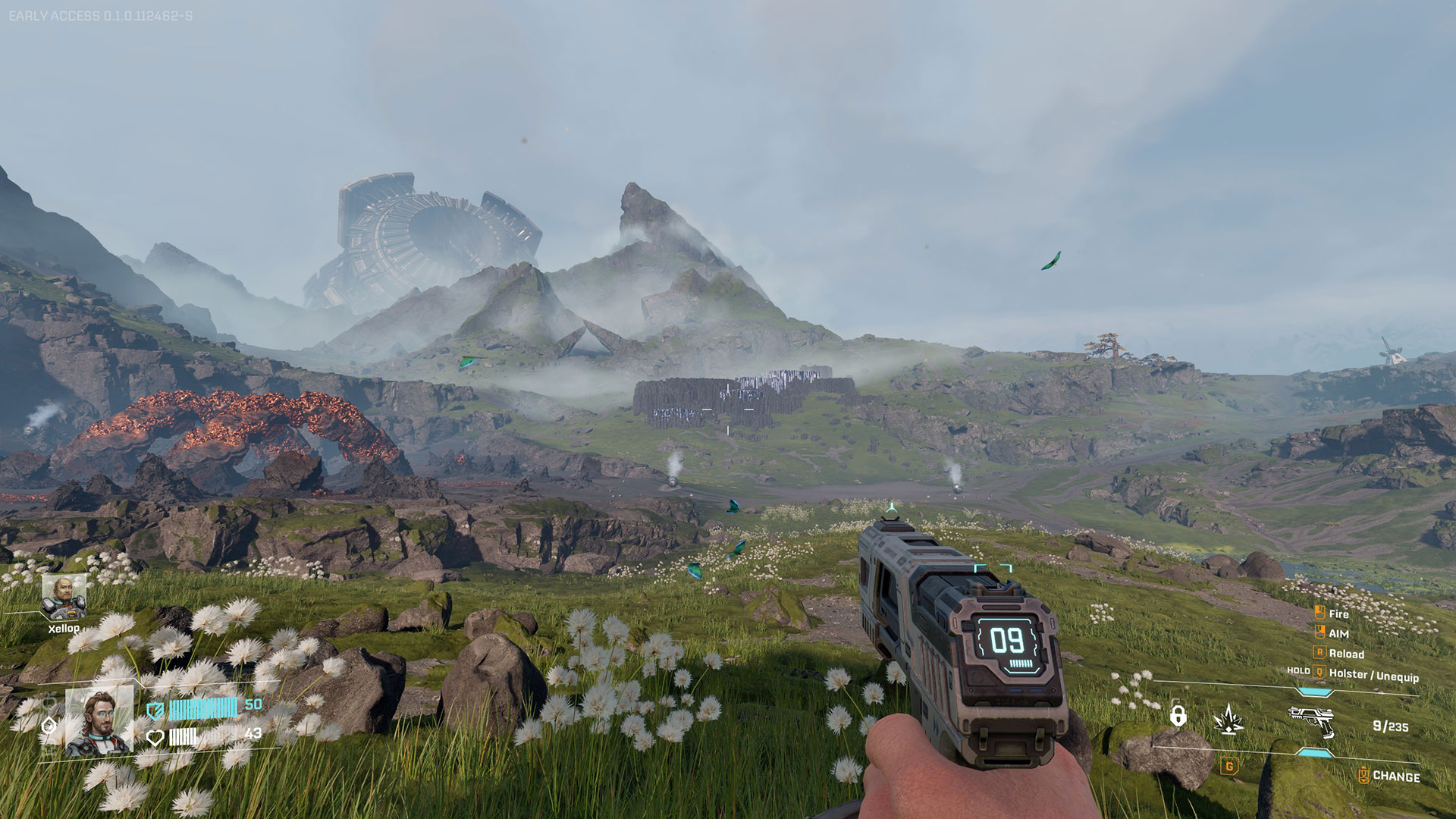Click the padlock locked slot icon
Viewport: 1456px width, 819px height.
pyautogui.click(x=1178, y=715)
